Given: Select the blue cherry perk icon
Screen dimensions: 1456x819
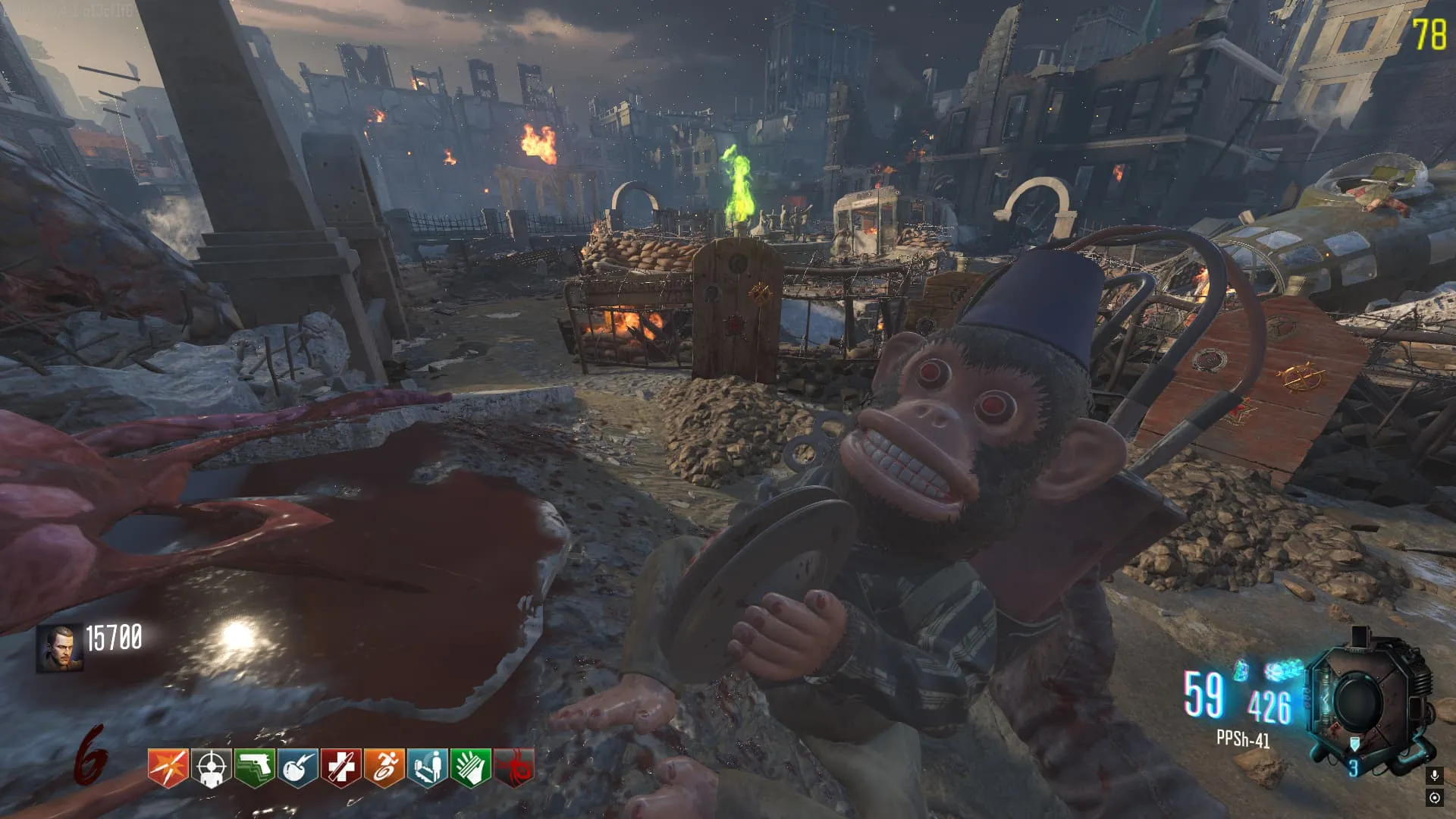Looking at the screenshot, I should coord(297,768).
